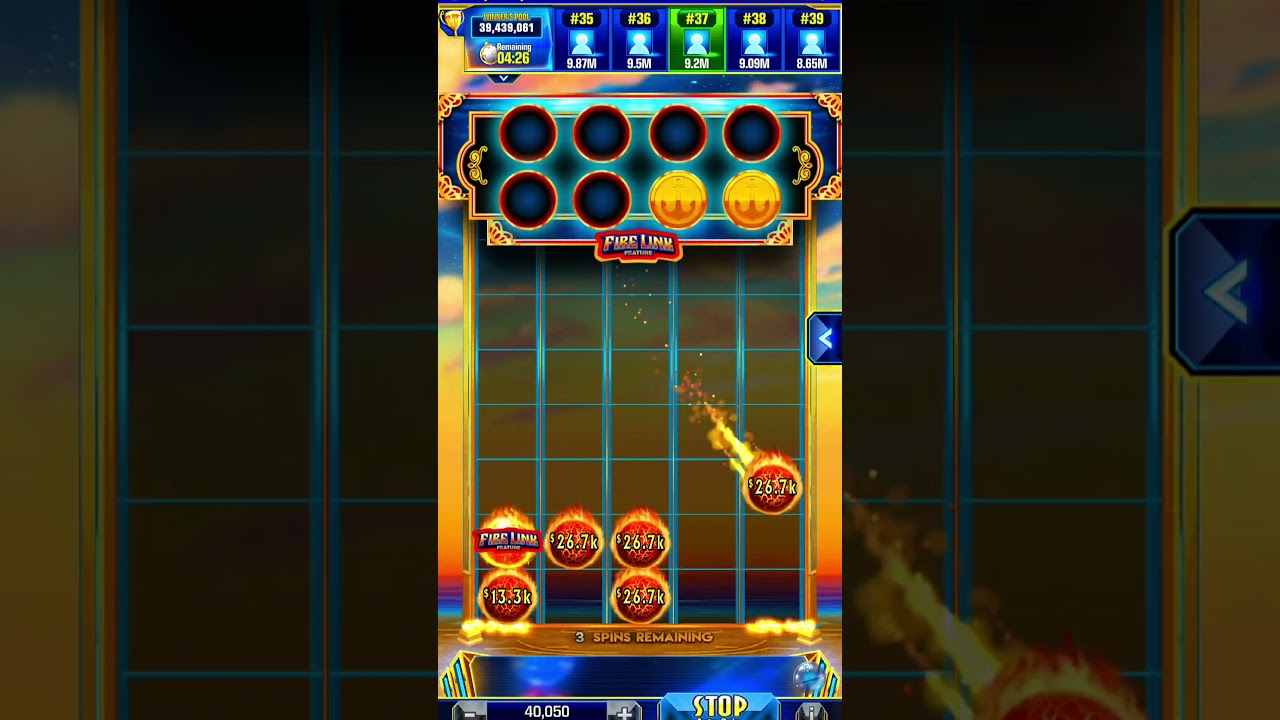This screenshot has width=1280, height=720.
Task: Open the large blue arrow panel on right
Action: click(1224, 290)
